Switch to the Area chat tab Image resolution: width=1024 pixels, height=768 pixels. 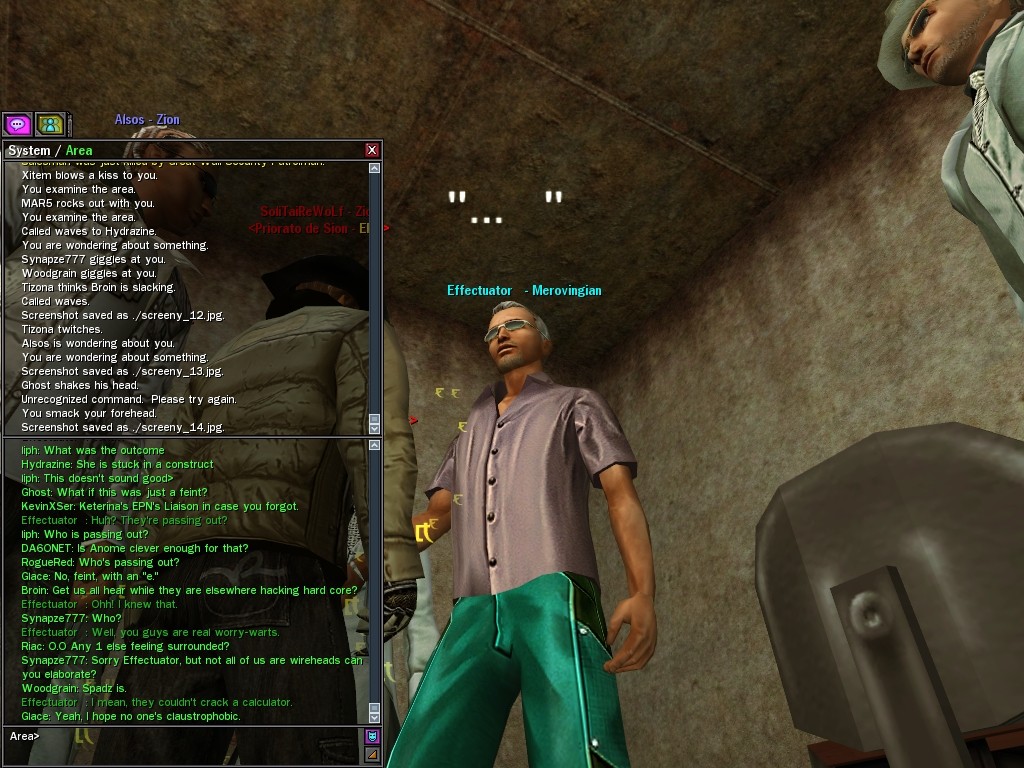79,151
